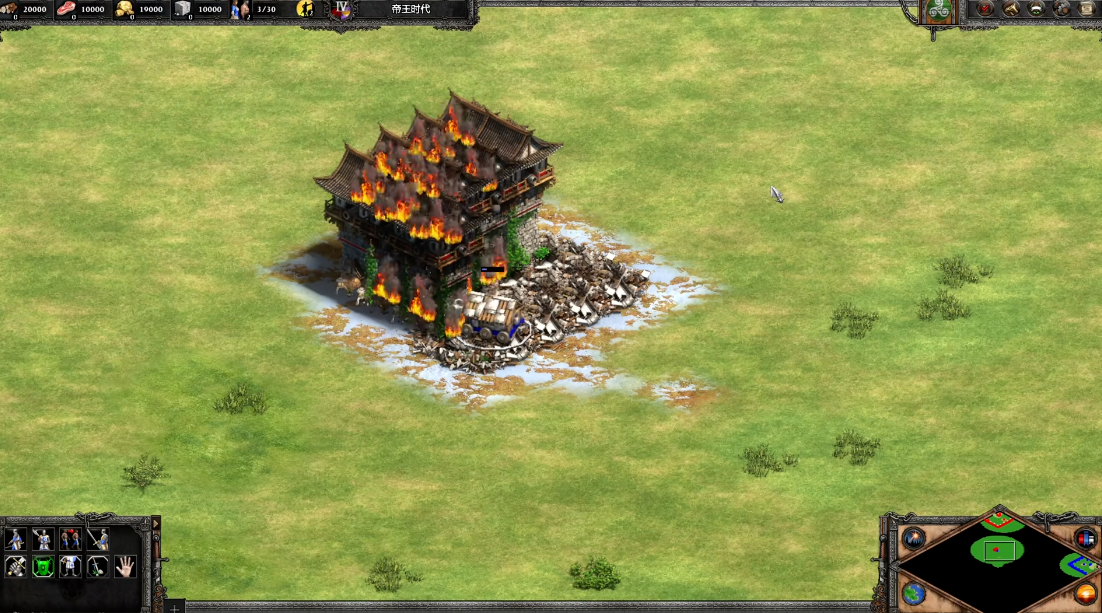Choose the no-attack sword in ground stance
The height and width of the screenshot is (613, 1102).
click(x=97, y=567)
